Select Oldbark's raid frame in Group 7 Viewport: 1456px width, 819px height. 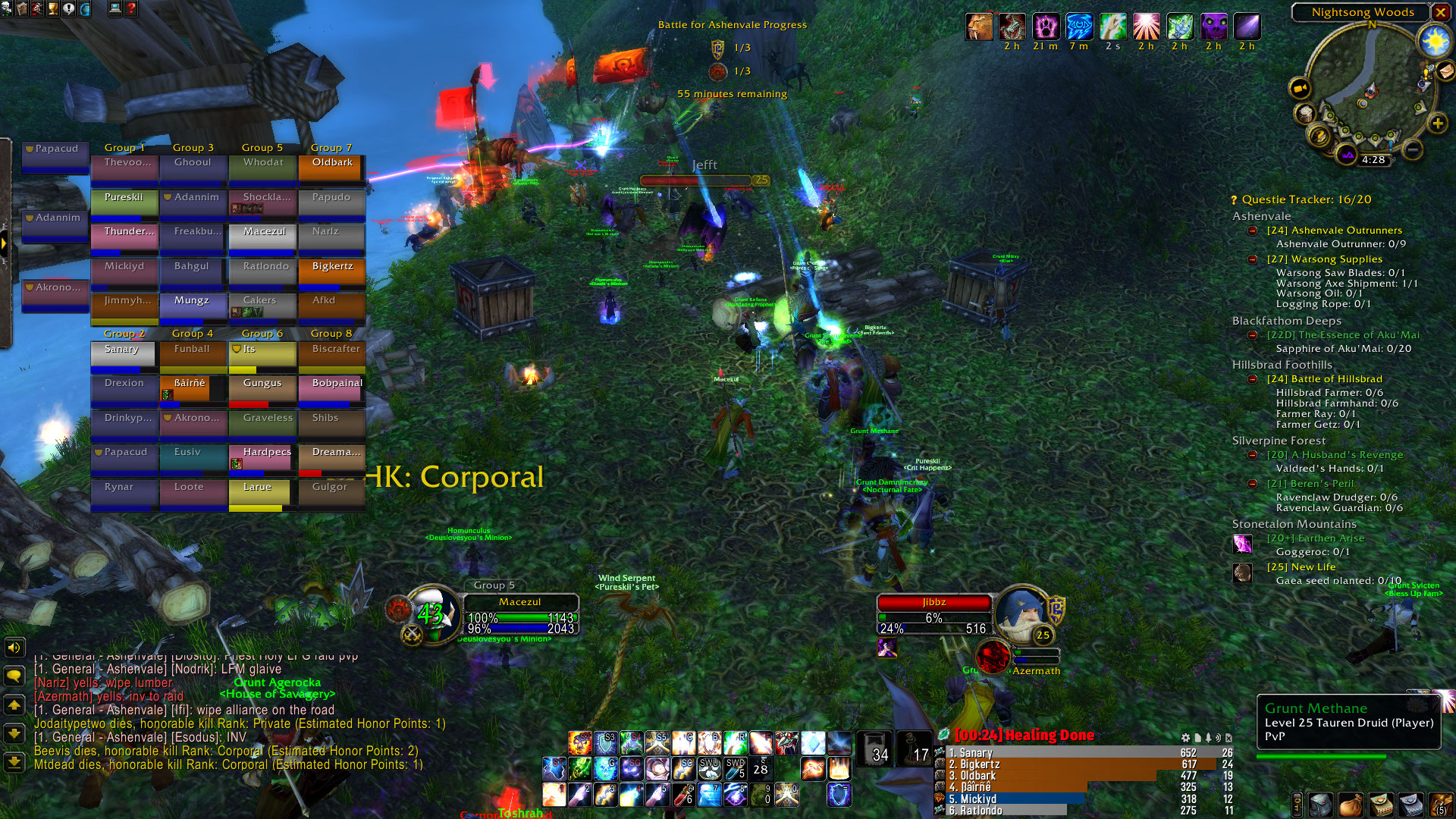(x=332, y=168)
